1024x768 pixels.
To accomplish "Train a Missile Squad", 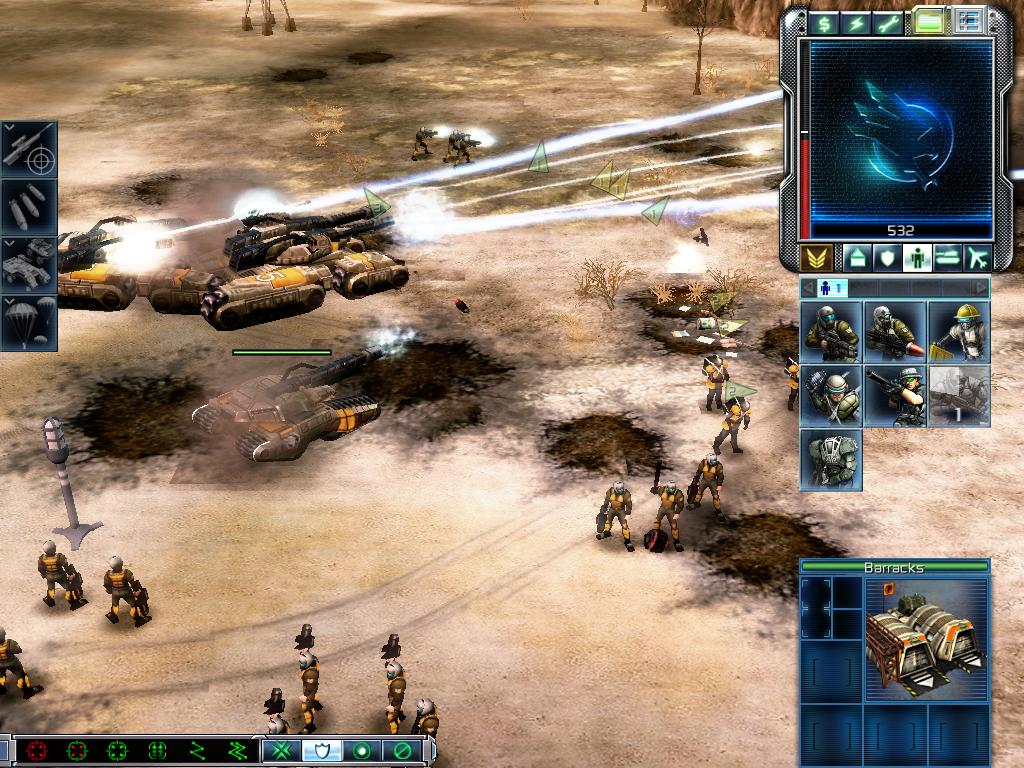I will click(x=895, y=332).
